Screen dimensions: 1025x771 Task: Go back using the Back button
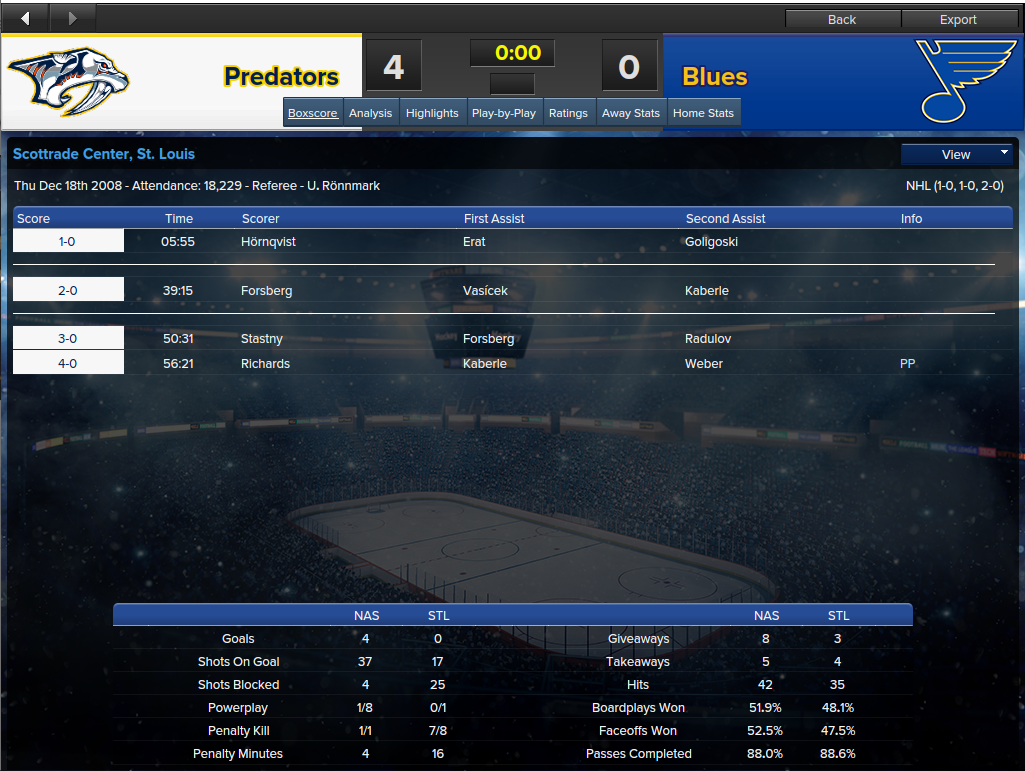click(x=842, y=19)
